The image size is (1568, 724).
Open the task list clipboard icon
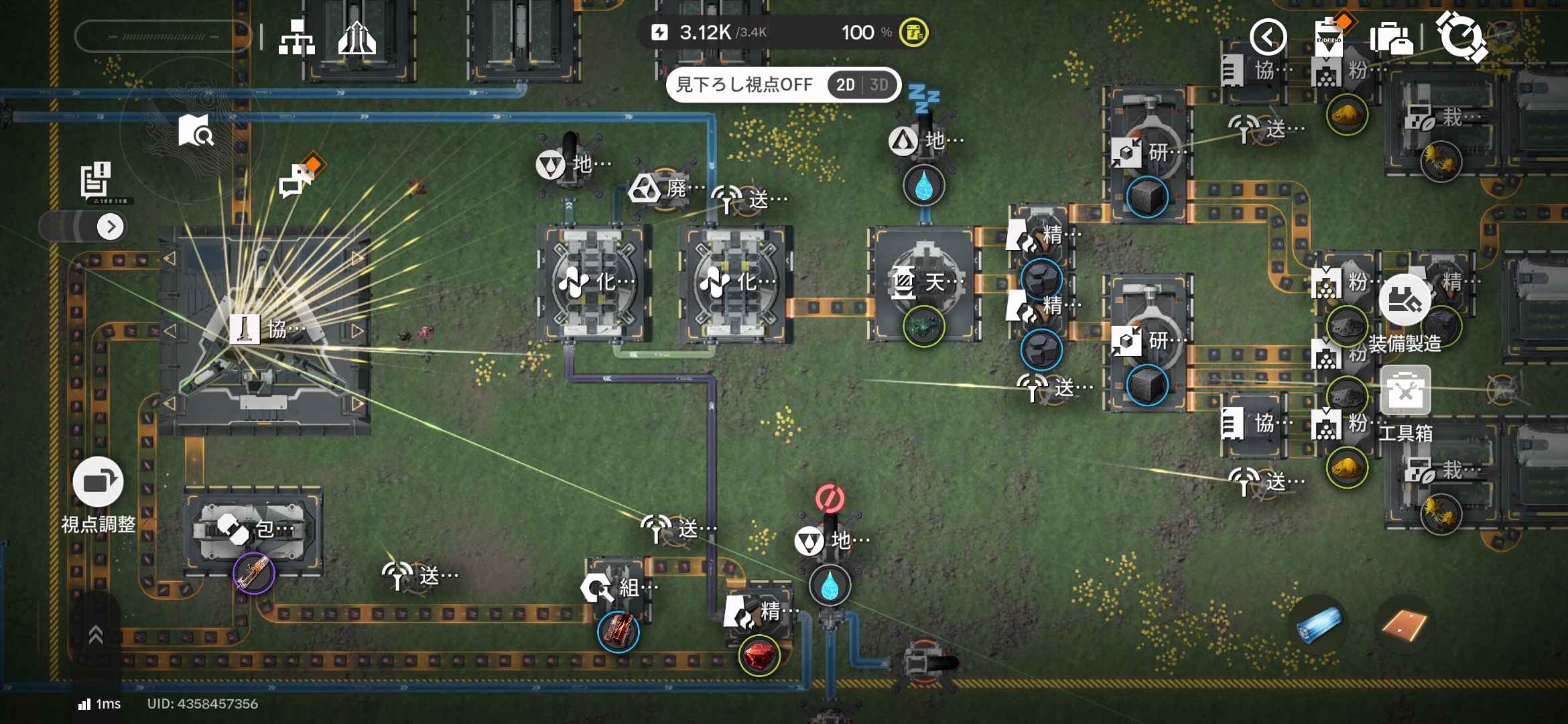tap(96, 179)
